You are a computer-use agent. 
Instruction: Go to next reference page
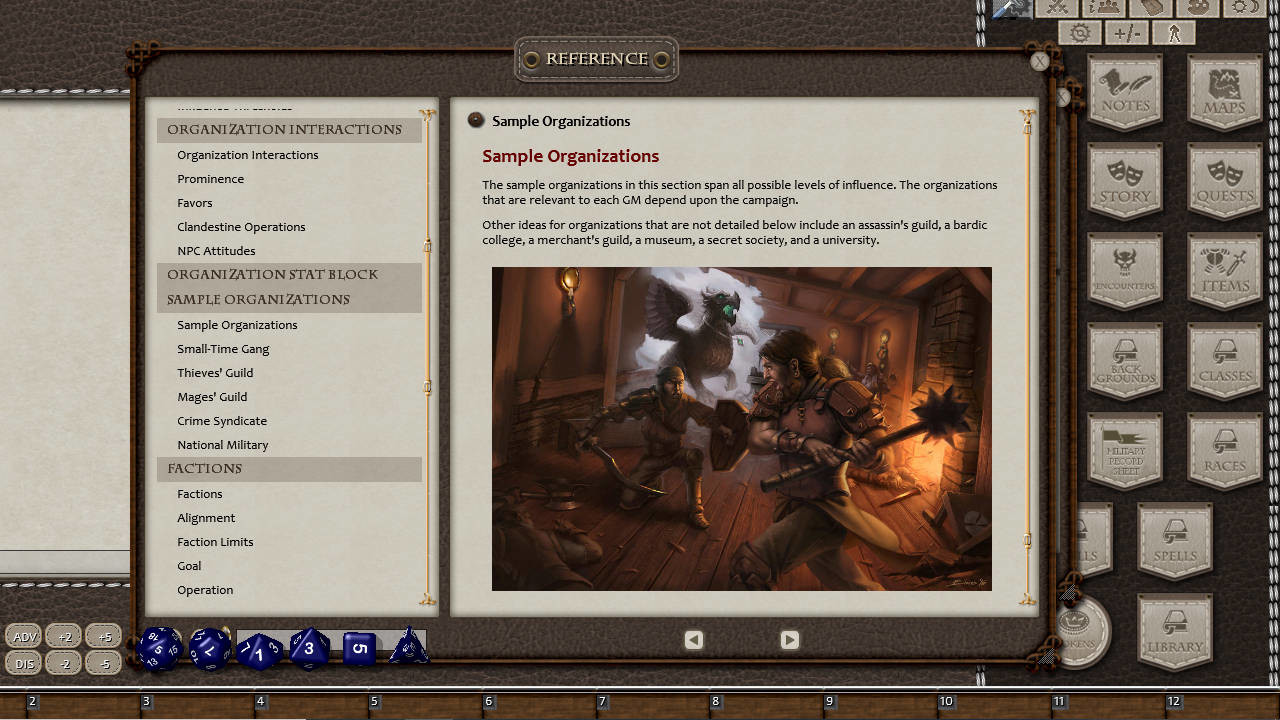tap(789, 639)
